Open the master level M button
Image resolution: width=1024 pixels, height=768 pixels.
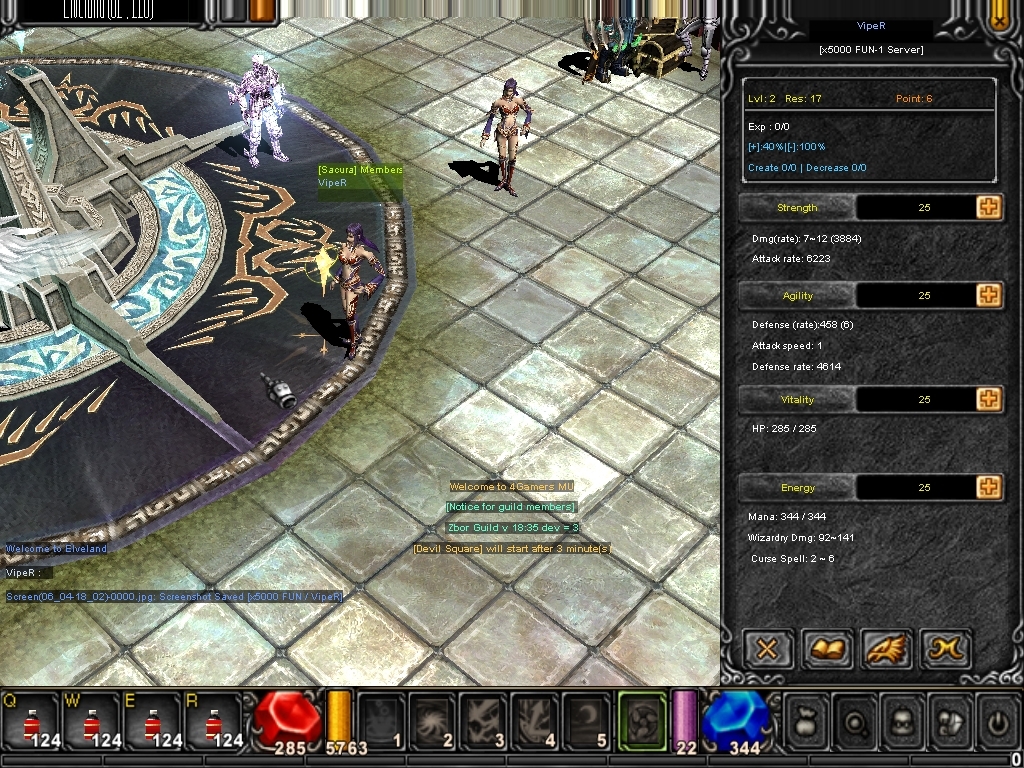(945, 650)
